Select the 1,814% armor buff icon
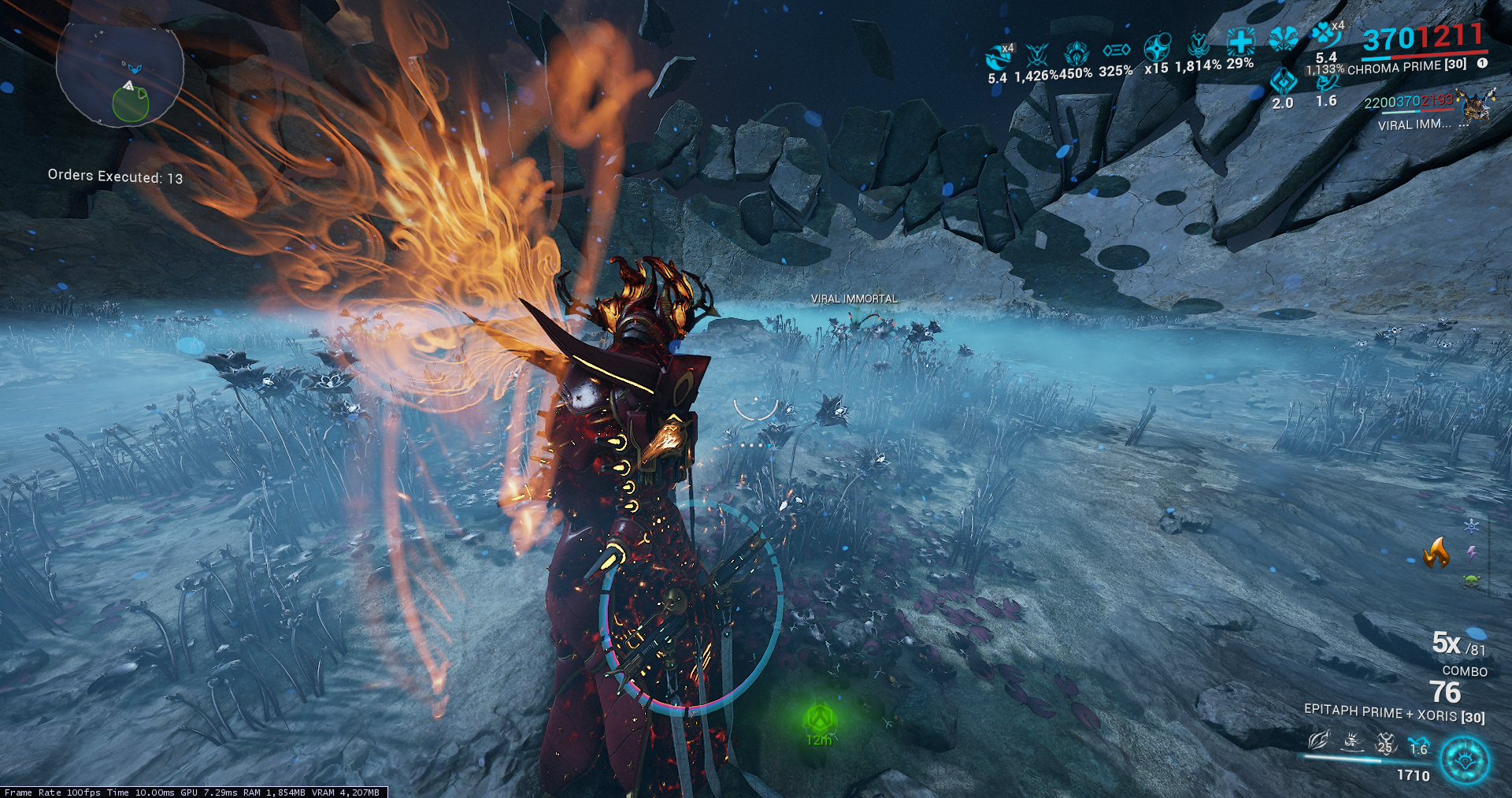 click(1198, 44)
